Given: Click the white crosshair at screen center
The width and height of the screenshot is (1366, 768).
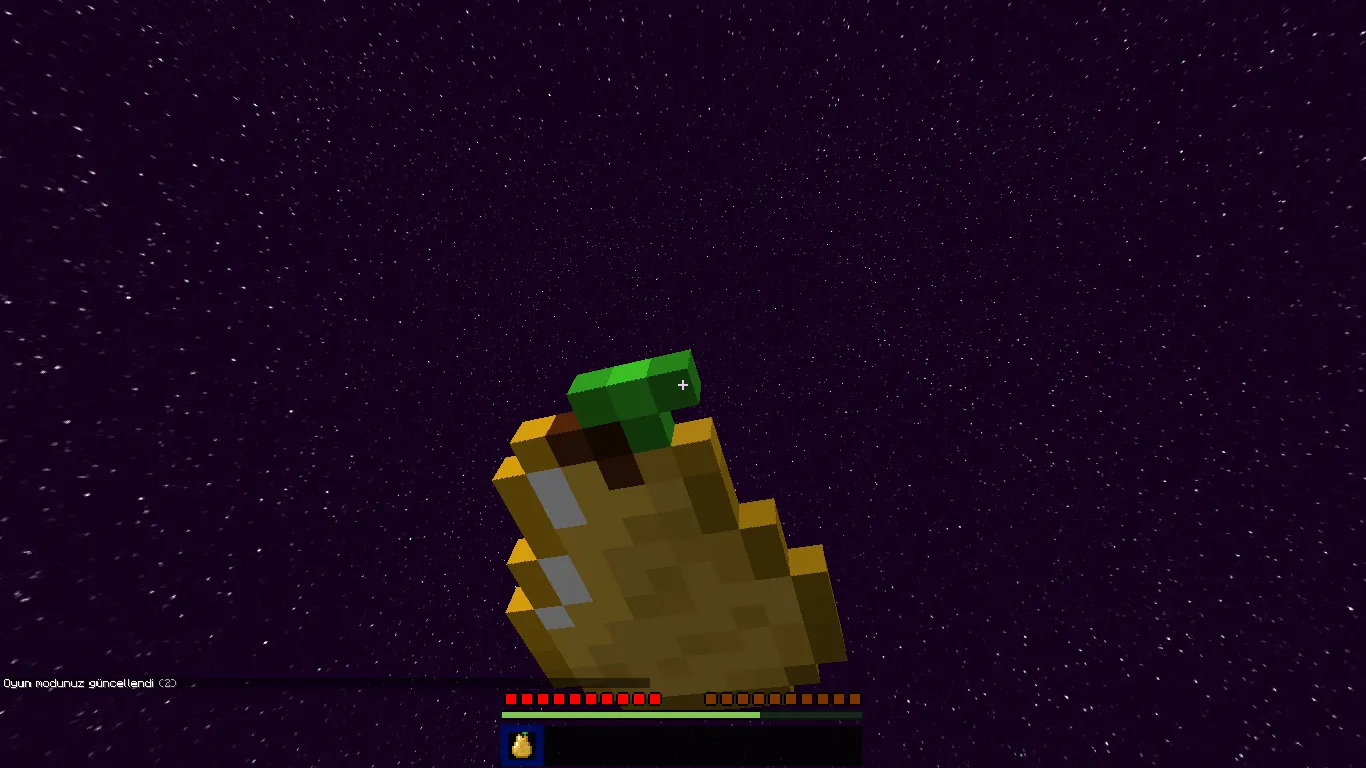Looking at the screenshot, I should pos(683,385).
